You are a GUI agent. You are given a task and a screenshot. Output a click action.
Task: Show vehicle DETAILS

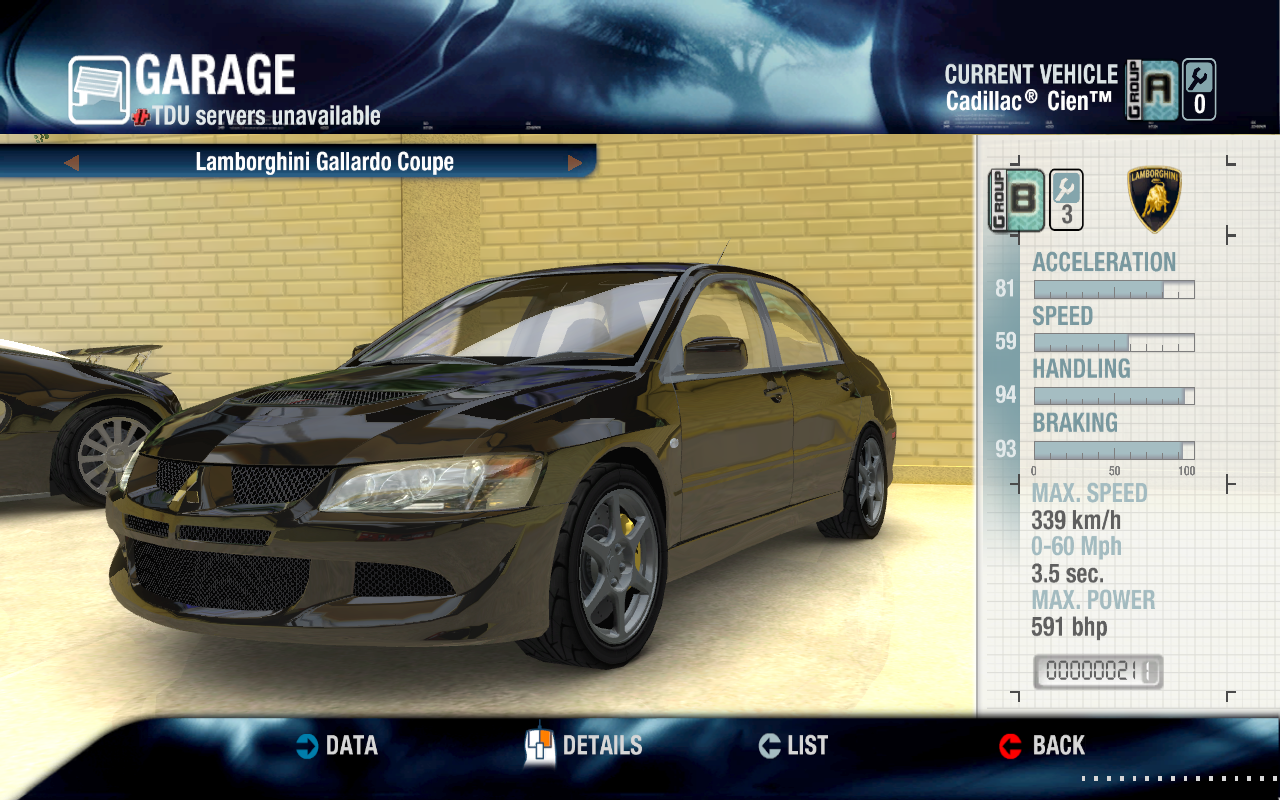tap(584, 746)
